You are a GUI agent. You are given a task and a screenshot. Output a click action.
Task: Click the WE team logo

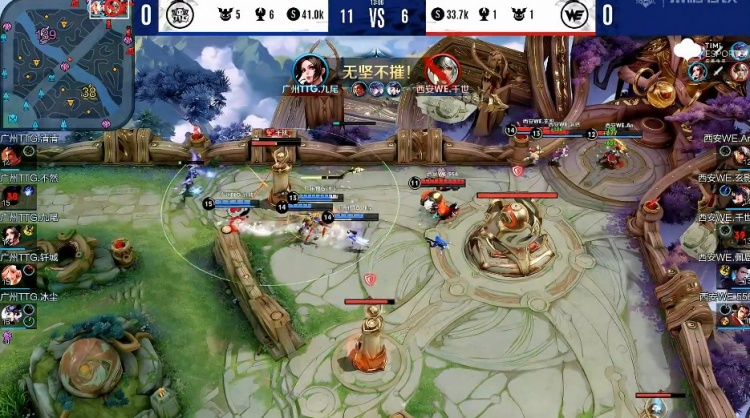[x=575, y=15]
